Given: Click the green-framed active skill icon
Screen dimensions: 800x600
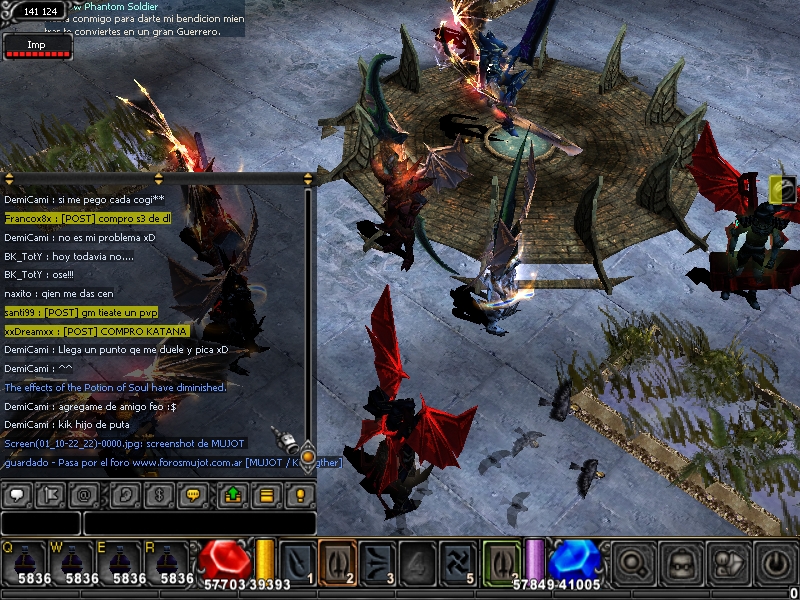Looking at the screenshot, I should click(x=501, y=560).
